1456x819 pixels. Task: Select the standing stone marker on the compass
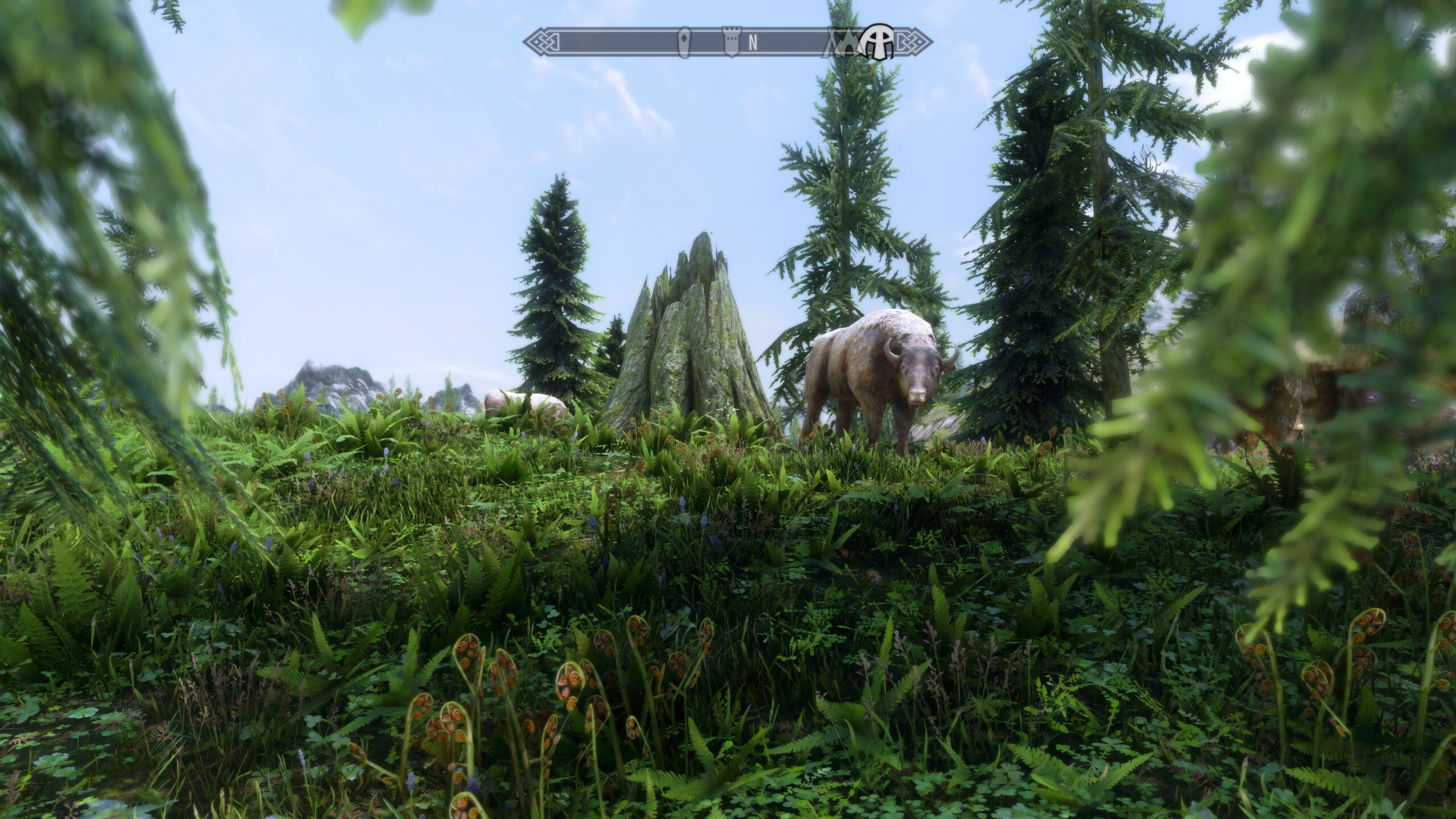pos(685,43)
